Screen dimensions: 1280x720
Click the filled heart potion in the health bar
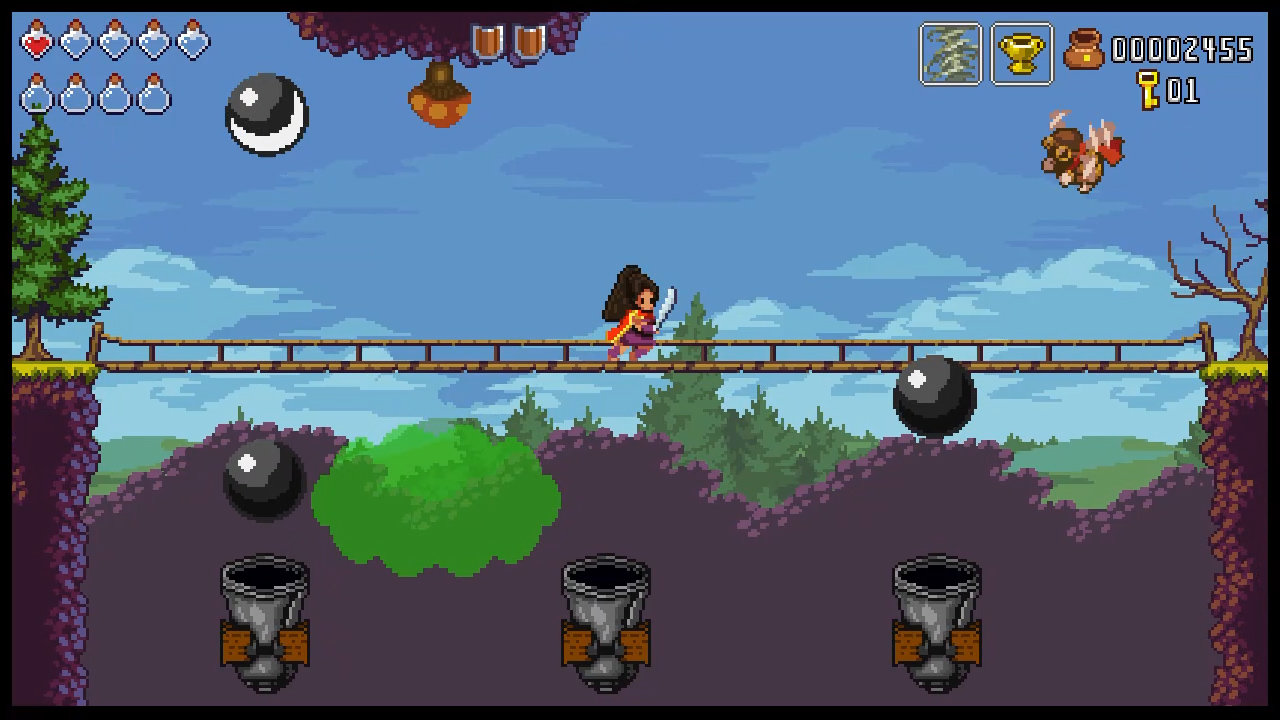point(37,42)
